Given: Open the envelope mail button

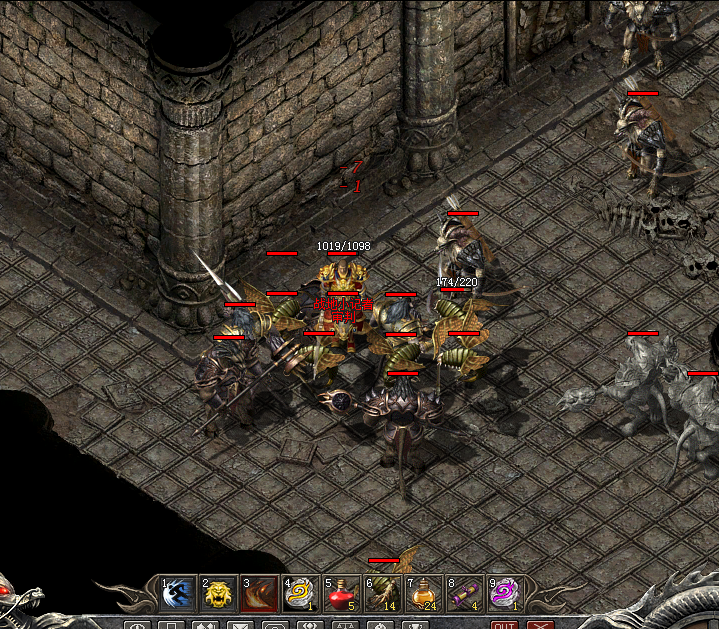Looking at the screenshot, I should 239,626.
